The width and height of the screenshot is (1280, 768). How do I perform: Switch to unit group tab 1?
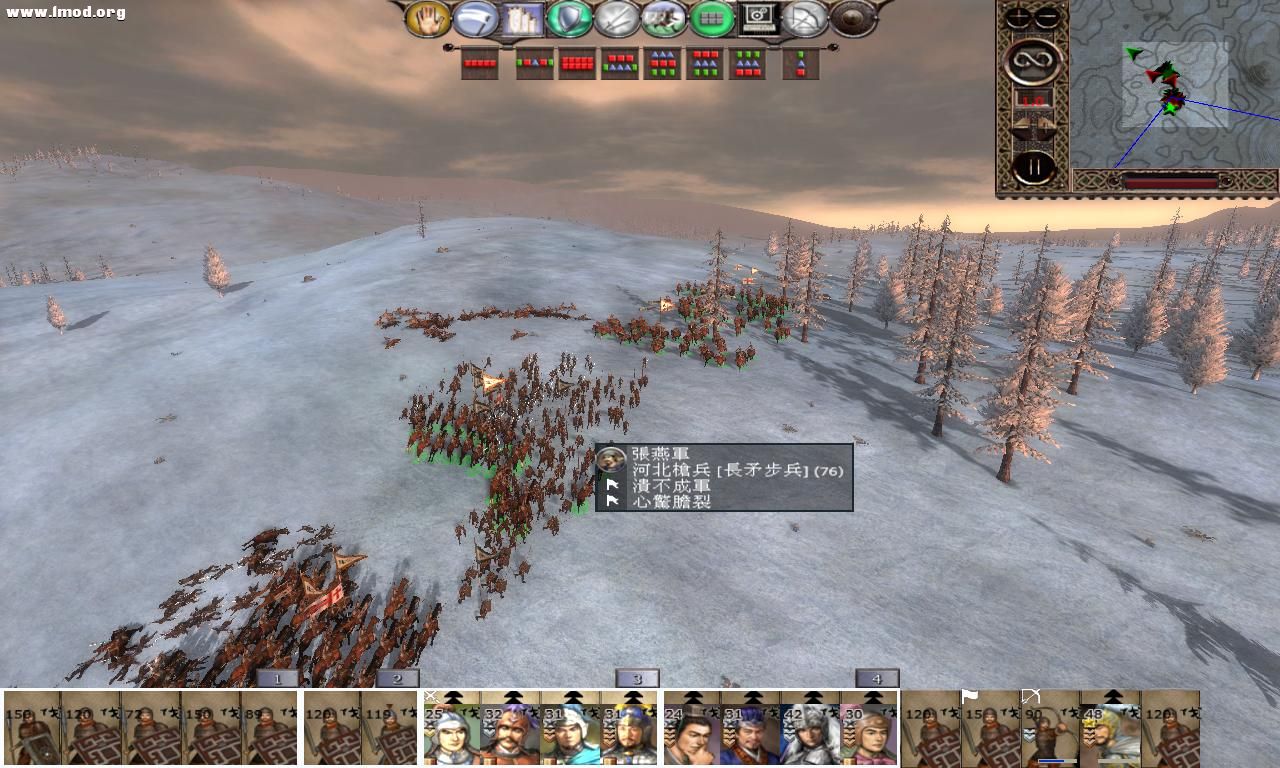(x=277, y=678)
